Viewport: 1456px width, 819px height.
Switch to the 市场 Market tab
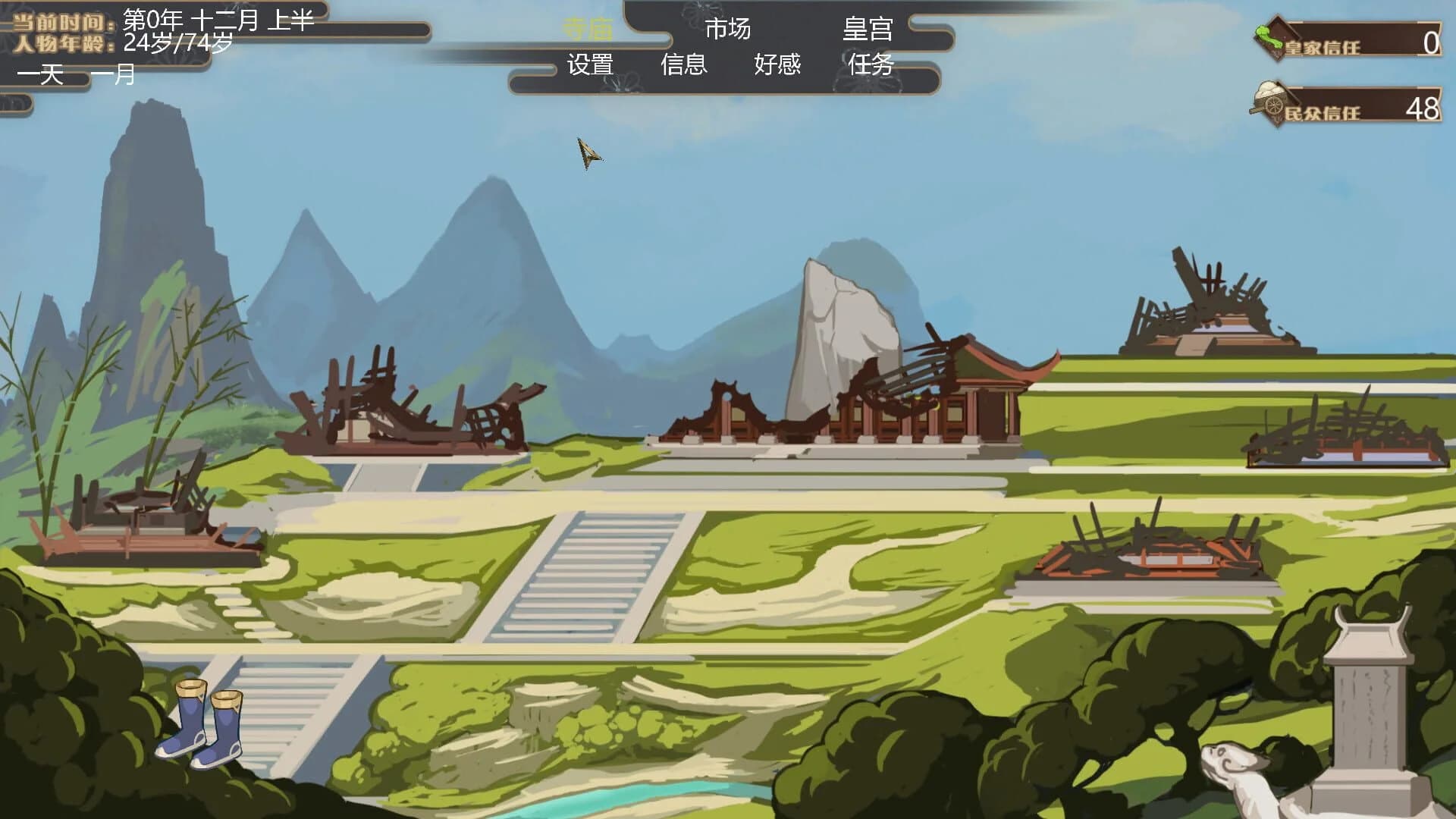pos(728,29)
